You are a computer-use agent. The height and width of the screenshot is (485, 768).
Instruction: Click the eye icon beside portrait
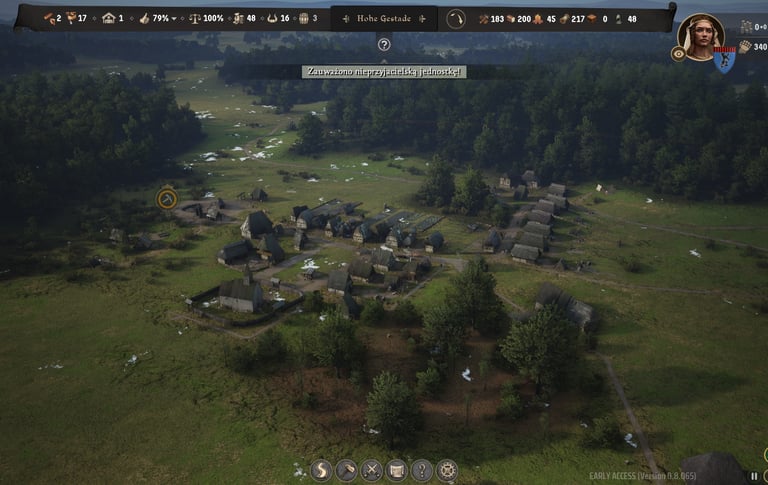pyautogui.click(x=679, y=54)
